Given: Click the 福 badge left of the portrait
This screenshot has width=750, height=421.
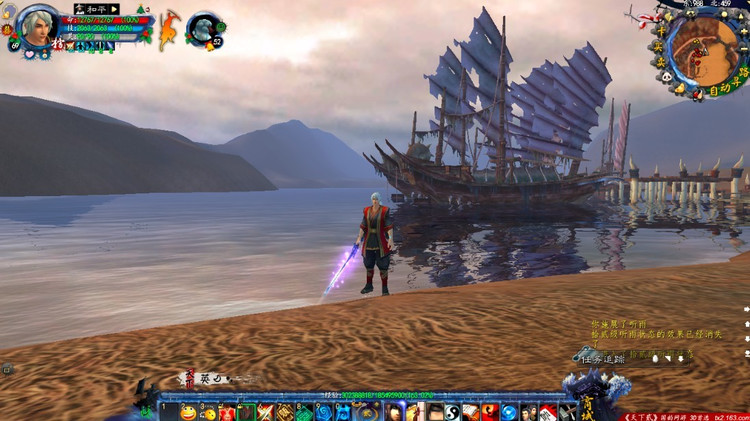Looking at the screenshot, I should pos(6,32).
